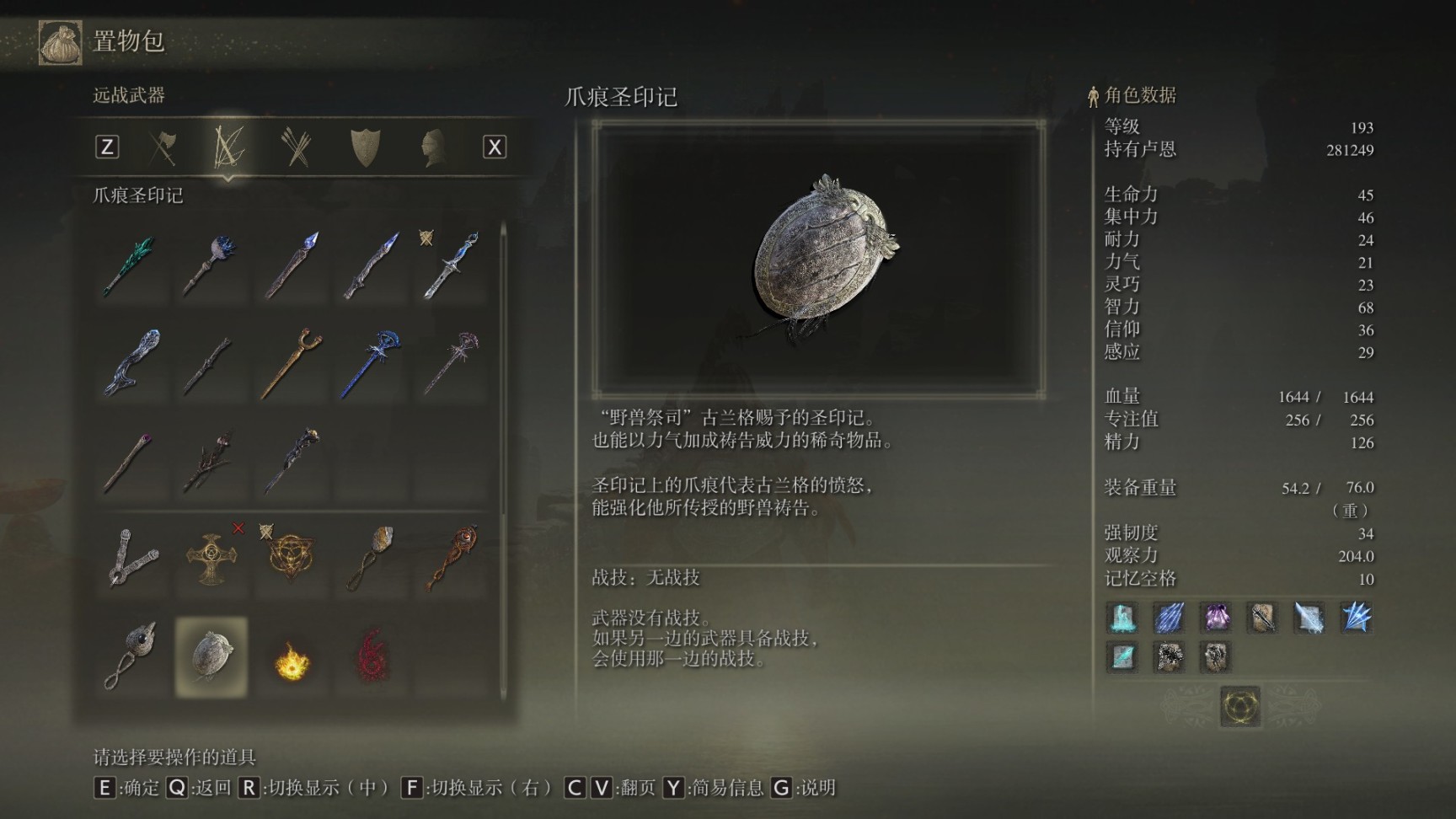Select the green crystal staff slot

click(x=131, y=266)
